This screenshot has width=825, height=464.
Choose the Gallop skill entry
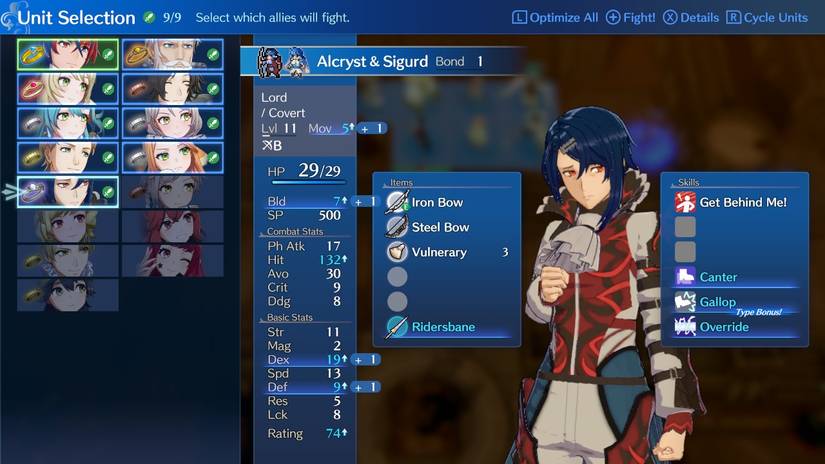coord(718,302)
